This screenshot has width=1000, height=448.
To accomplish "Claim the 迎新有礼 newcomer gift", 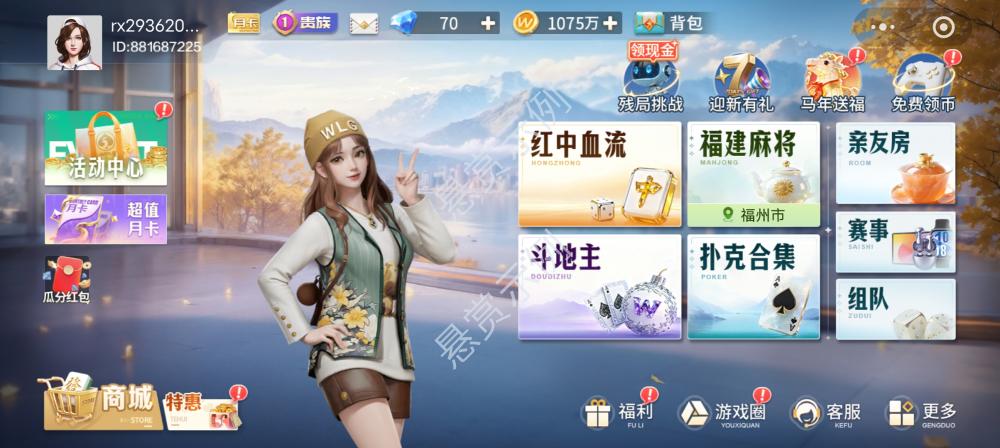I will [741, 82].
